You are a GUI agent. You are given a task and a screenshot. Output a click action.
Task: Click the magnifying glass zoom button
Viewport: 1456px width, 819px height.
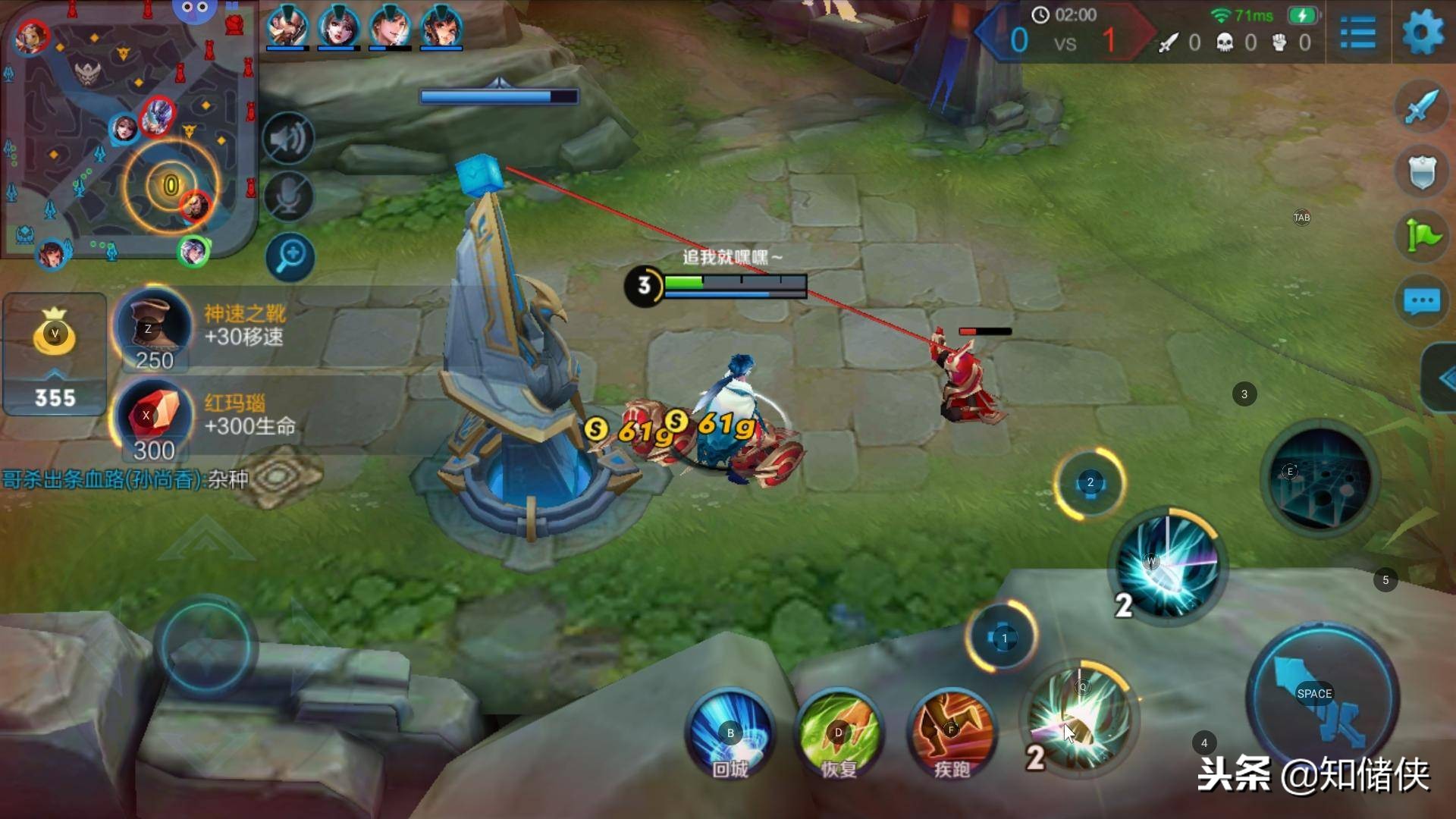pos(290,256)
